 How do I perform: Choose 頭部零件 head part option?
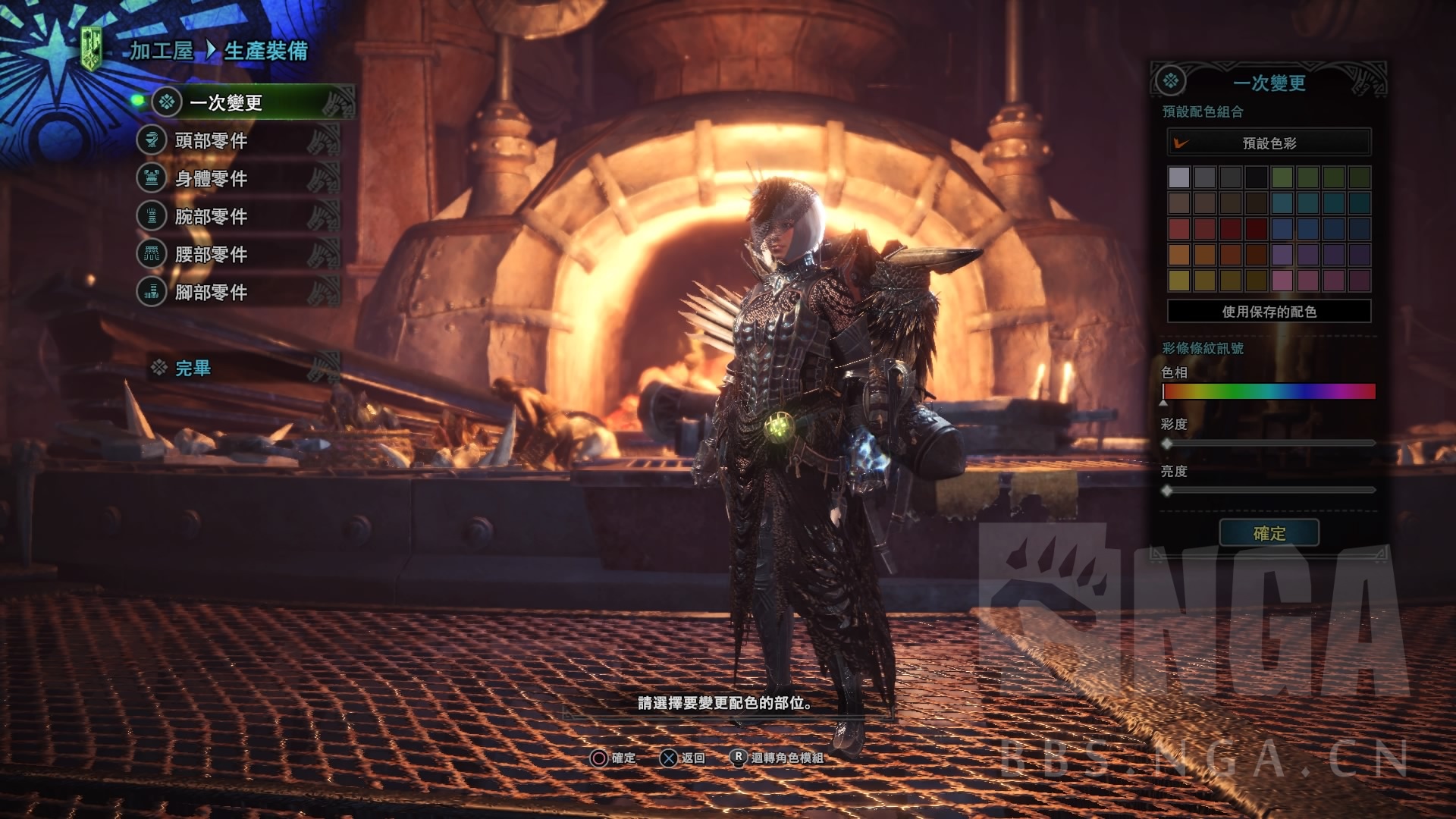pyautogui.click(x=211, y=140)
